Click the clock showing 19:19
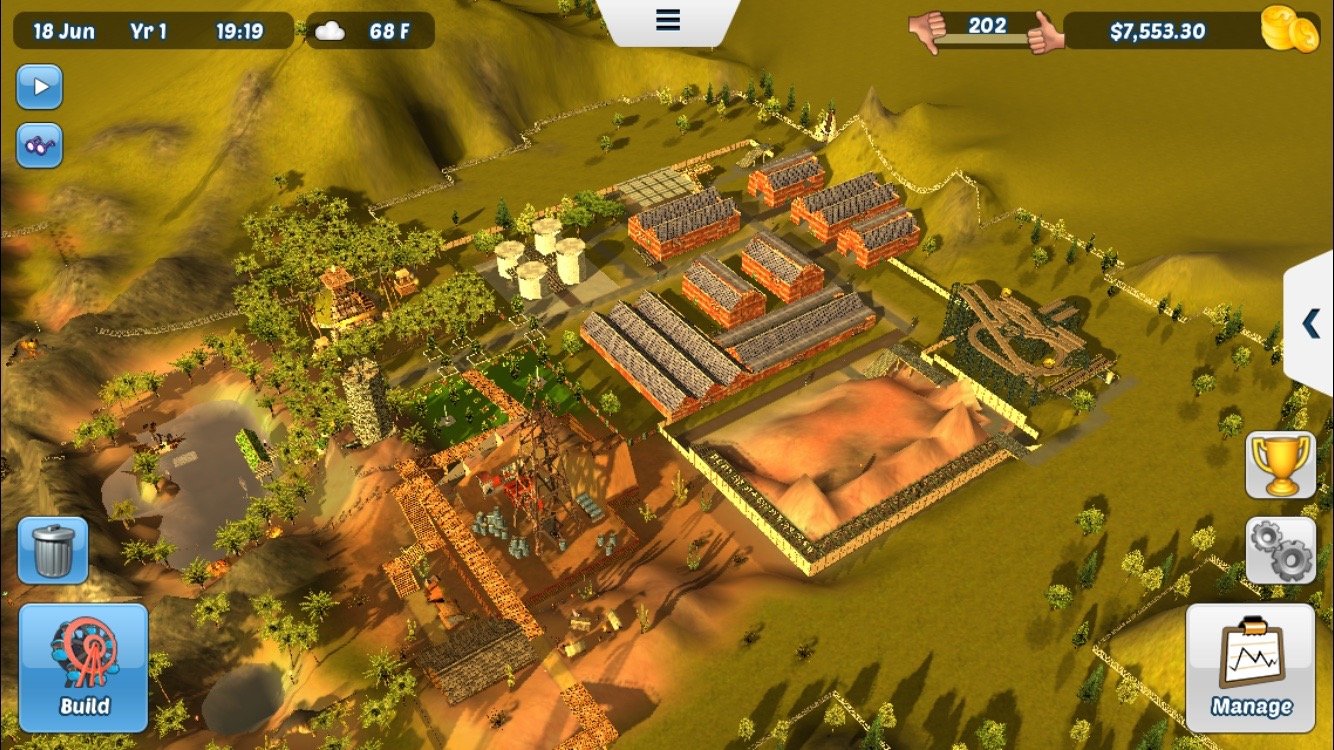This screenshot has width=1334, height=750. click(241, 30)
